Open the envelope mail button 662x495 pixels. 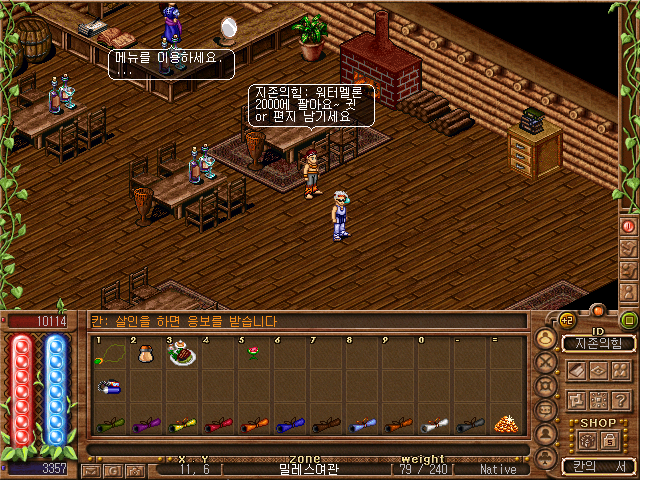point(92,469)
